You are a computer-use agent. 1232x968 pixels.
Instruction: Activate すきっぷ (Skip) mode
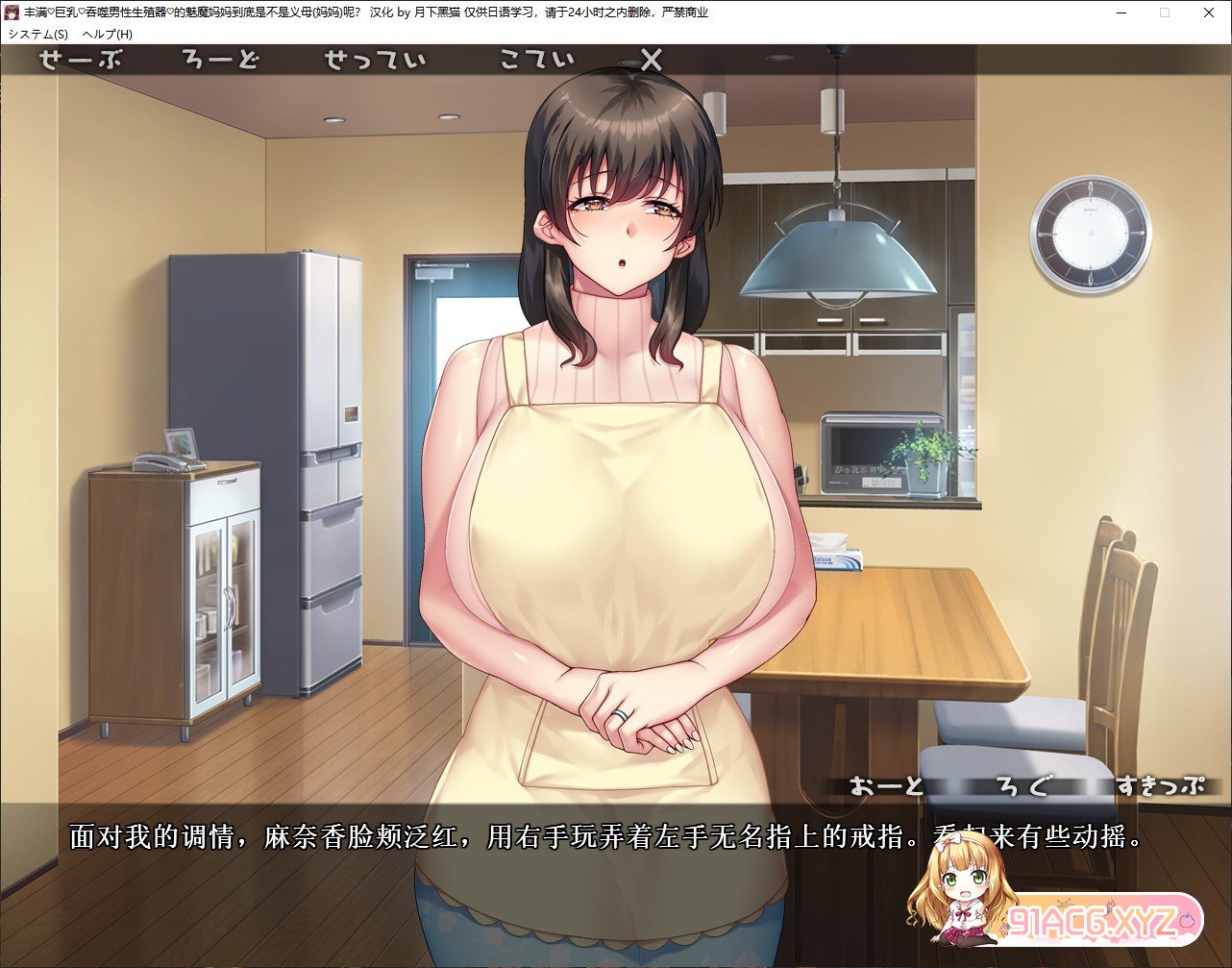pyautogui.click(x=1159, y=785)
